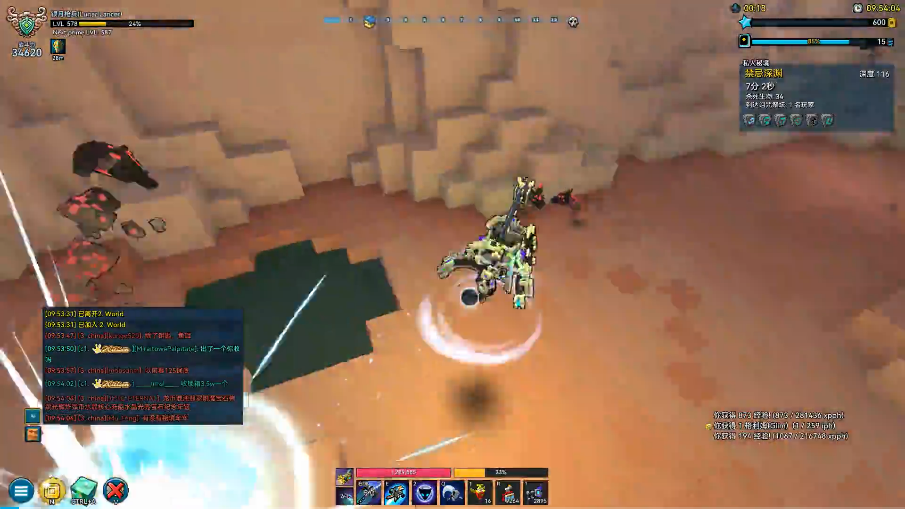
Task: Select the red-and-blue consumable item slot
Action: 508,492
